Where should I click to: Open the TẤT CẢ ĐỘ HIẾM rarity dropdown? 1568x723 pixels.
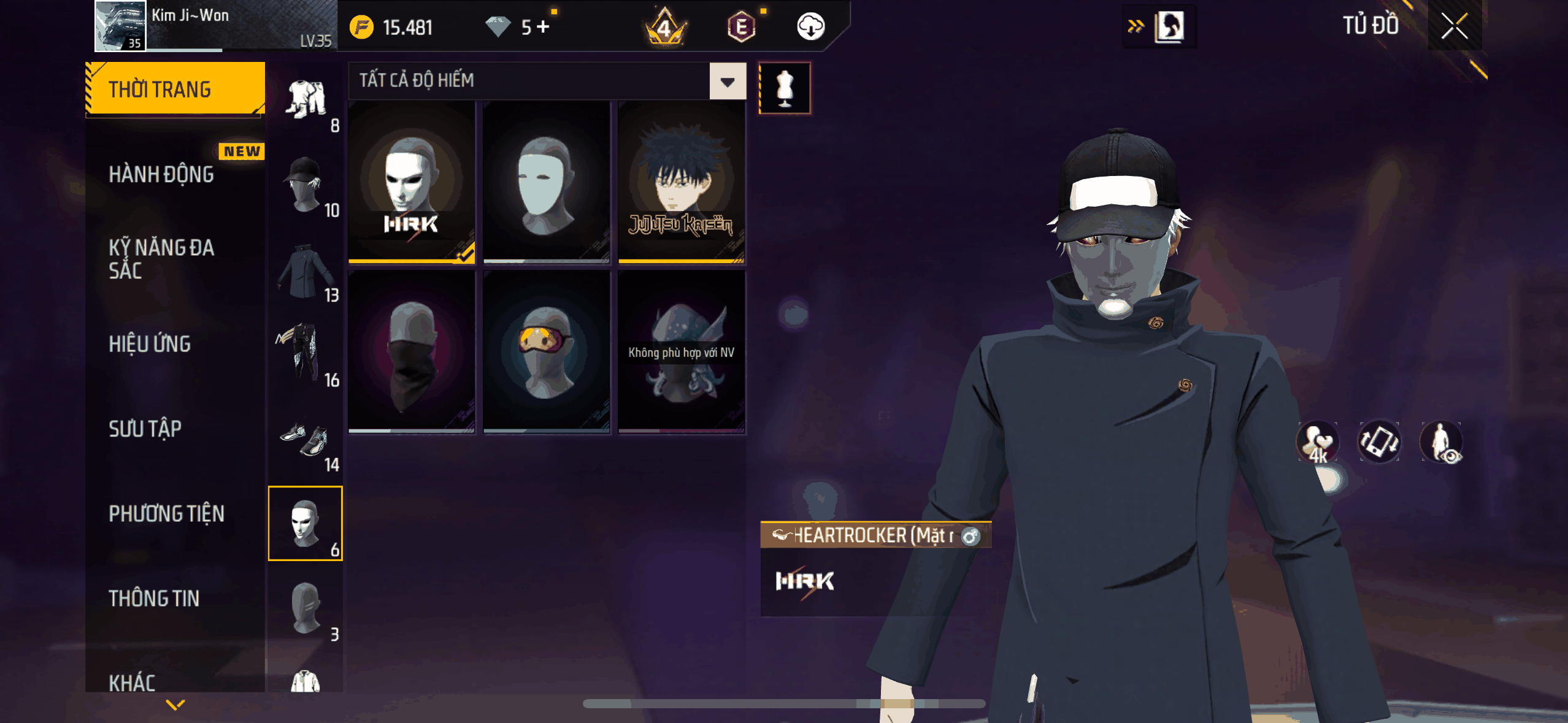coord(728,82)
